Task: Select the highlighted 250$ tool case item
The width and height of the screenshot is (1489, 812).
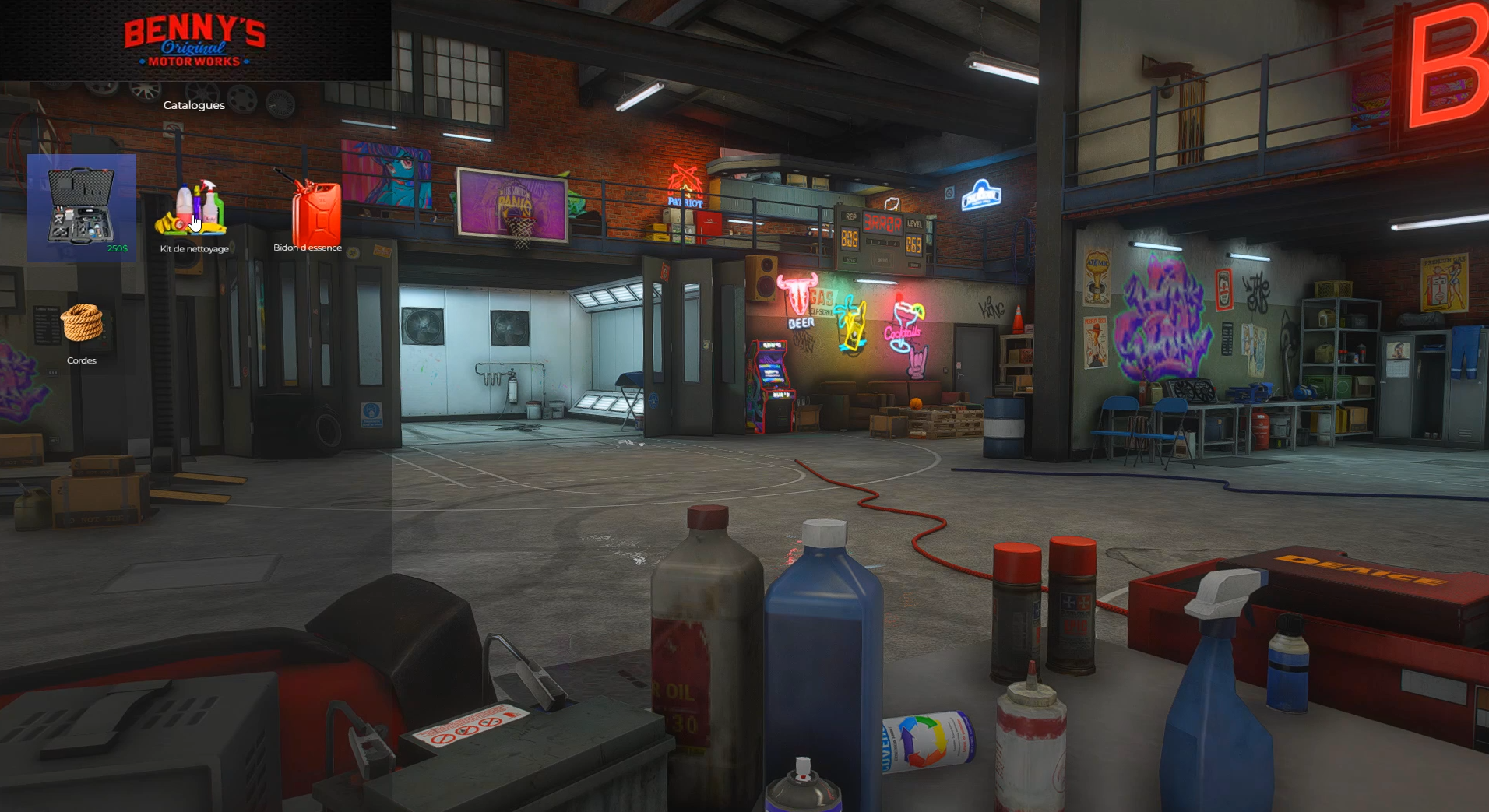Action: (x=82, y=208)
